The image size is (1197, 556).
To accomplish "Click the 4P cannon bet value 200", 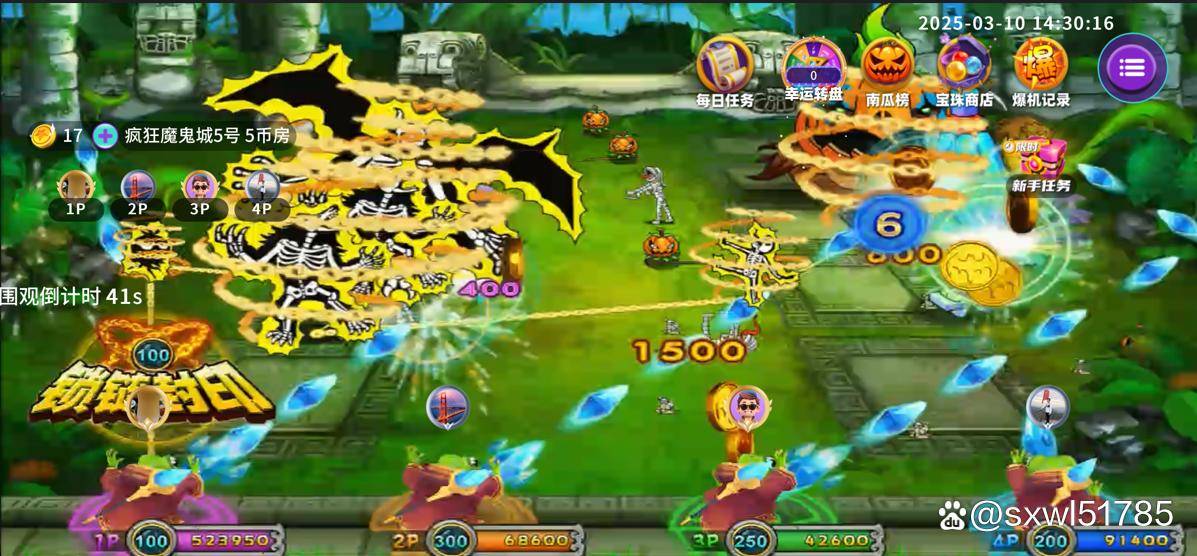I will click(1048, 541).
